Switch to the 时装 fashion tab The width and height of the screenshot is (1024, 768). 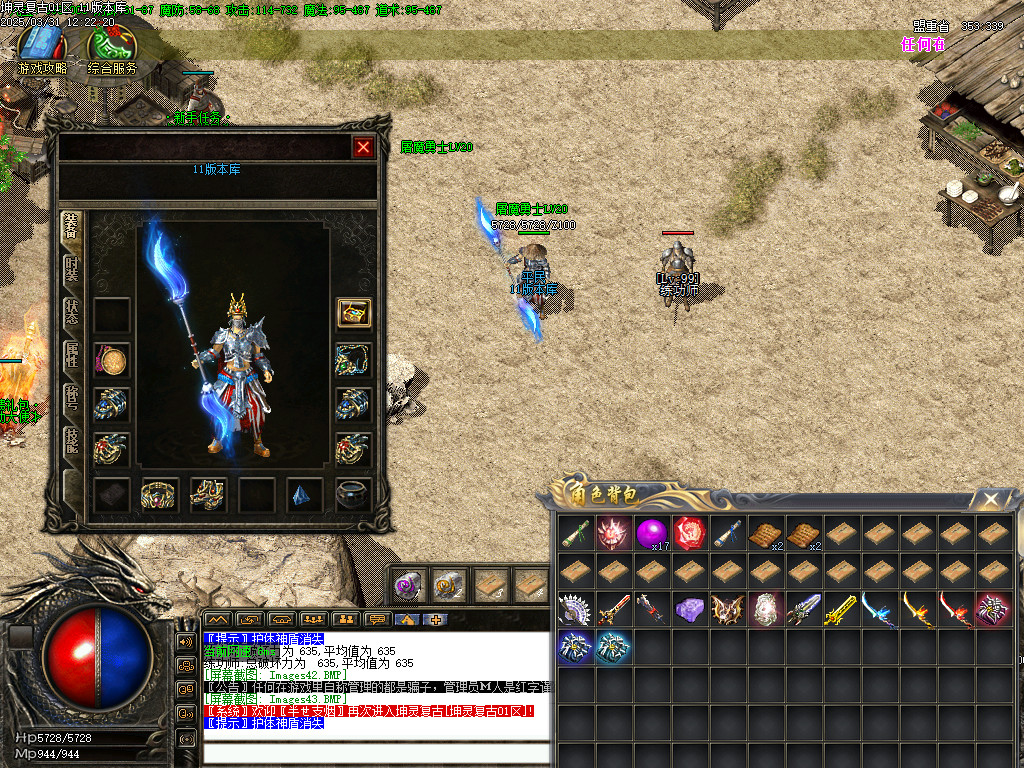pos(72,270)
